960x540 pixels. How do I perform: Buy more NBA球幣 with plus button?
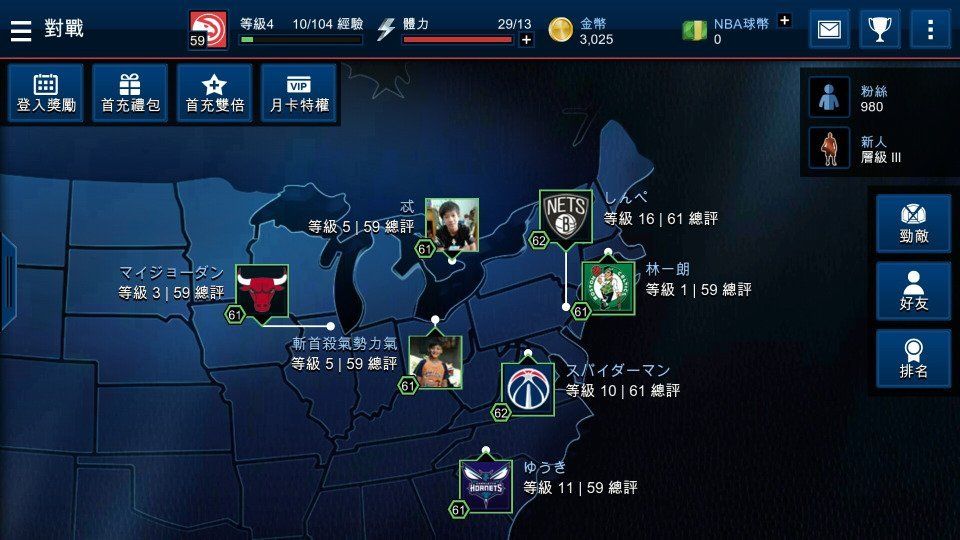[784, 20]
